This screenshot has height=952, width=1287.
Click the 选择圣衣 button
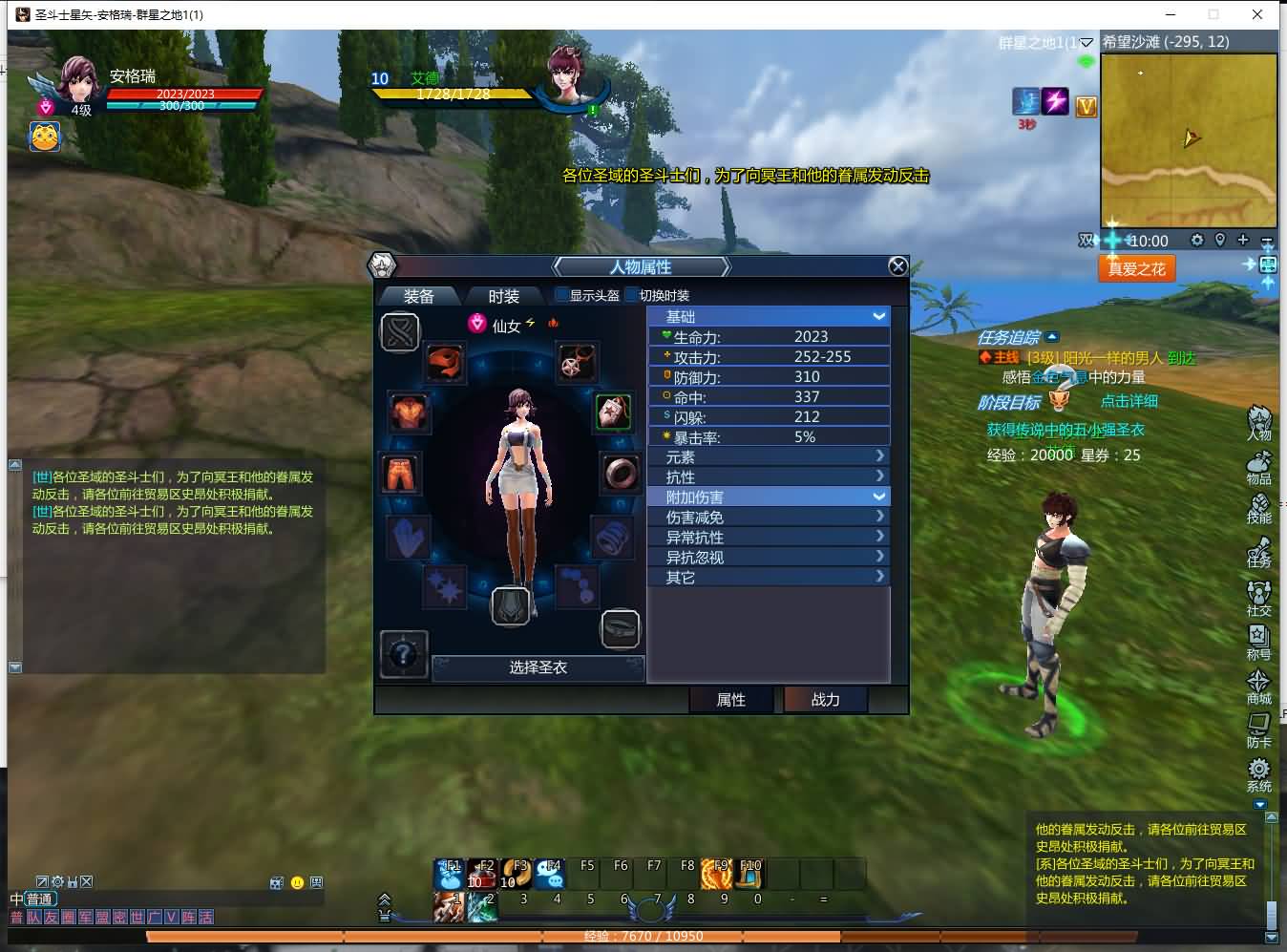[538, 667]
